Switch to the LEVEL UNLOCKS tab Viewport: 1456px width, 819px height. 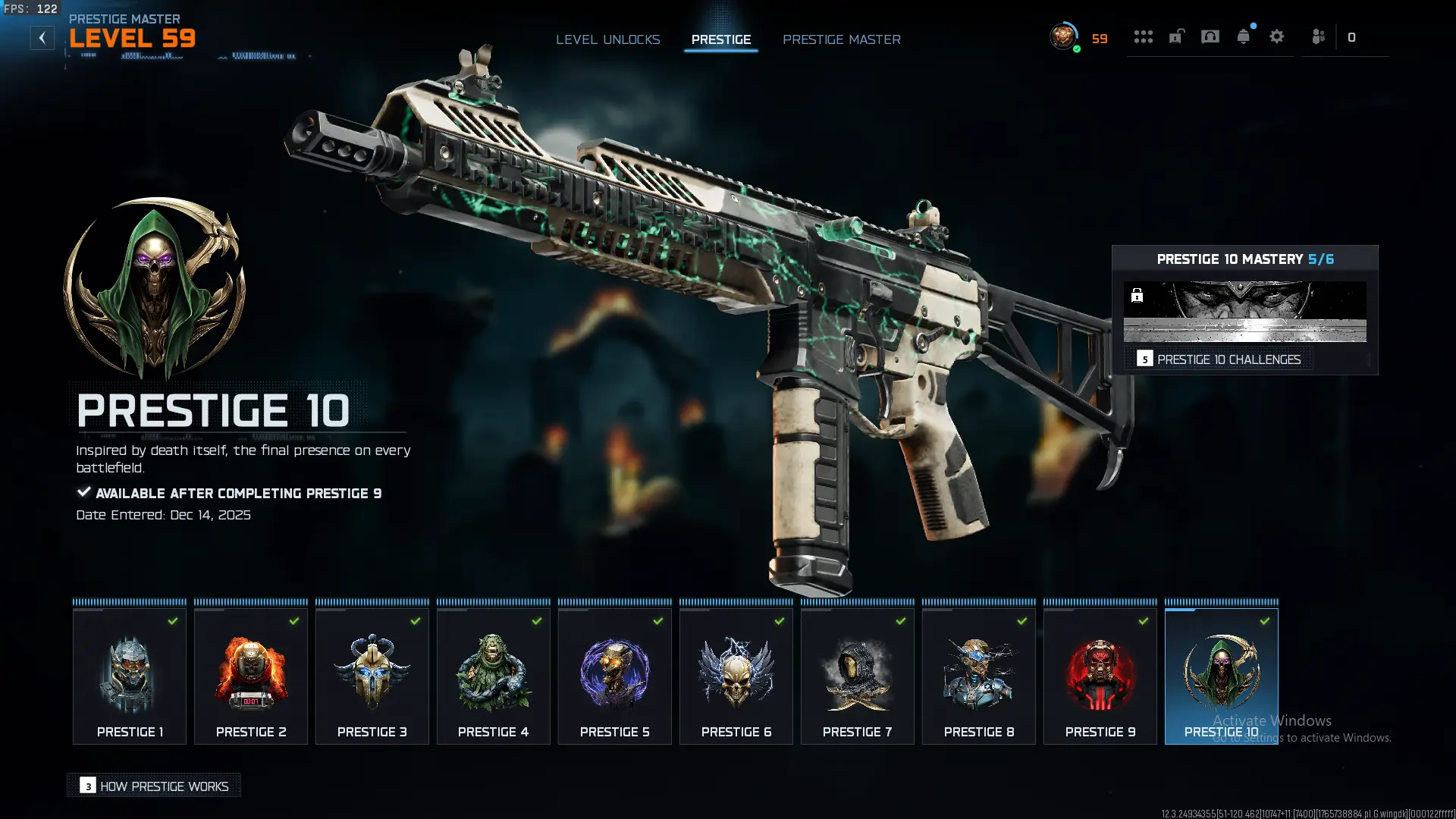pyautogui.click(x=608, y=39)
